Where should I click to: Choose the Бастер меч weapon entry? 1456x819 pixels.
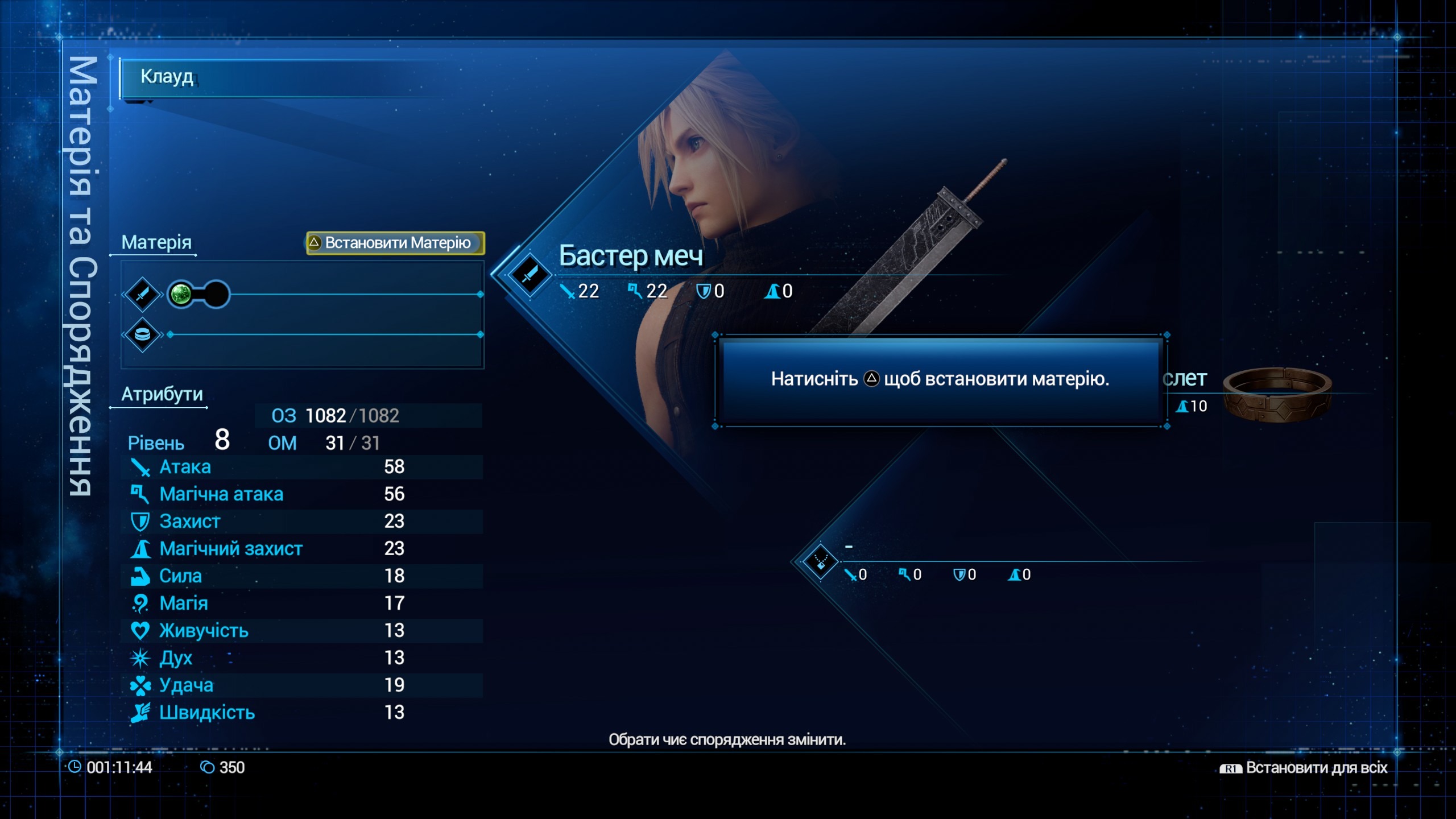click(630, 257)
